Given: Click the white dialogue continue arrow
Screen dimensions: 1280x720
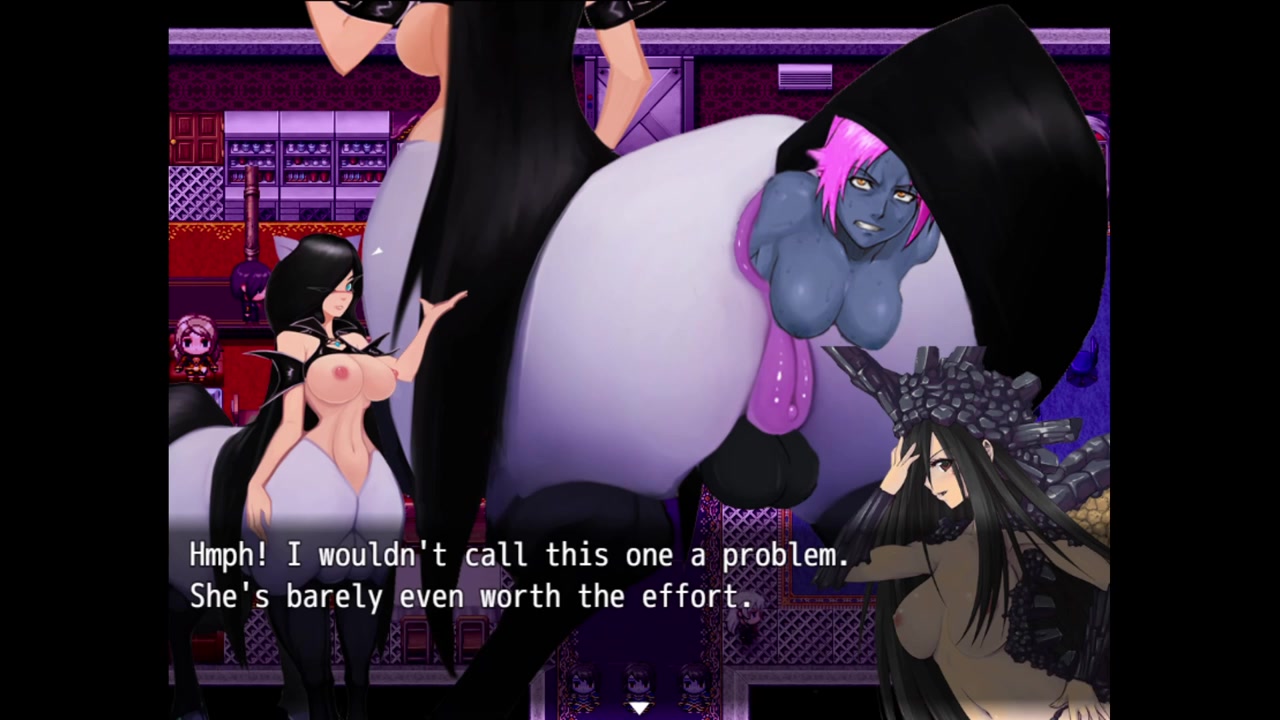Looking at the screenshot, I should [639, 708].
